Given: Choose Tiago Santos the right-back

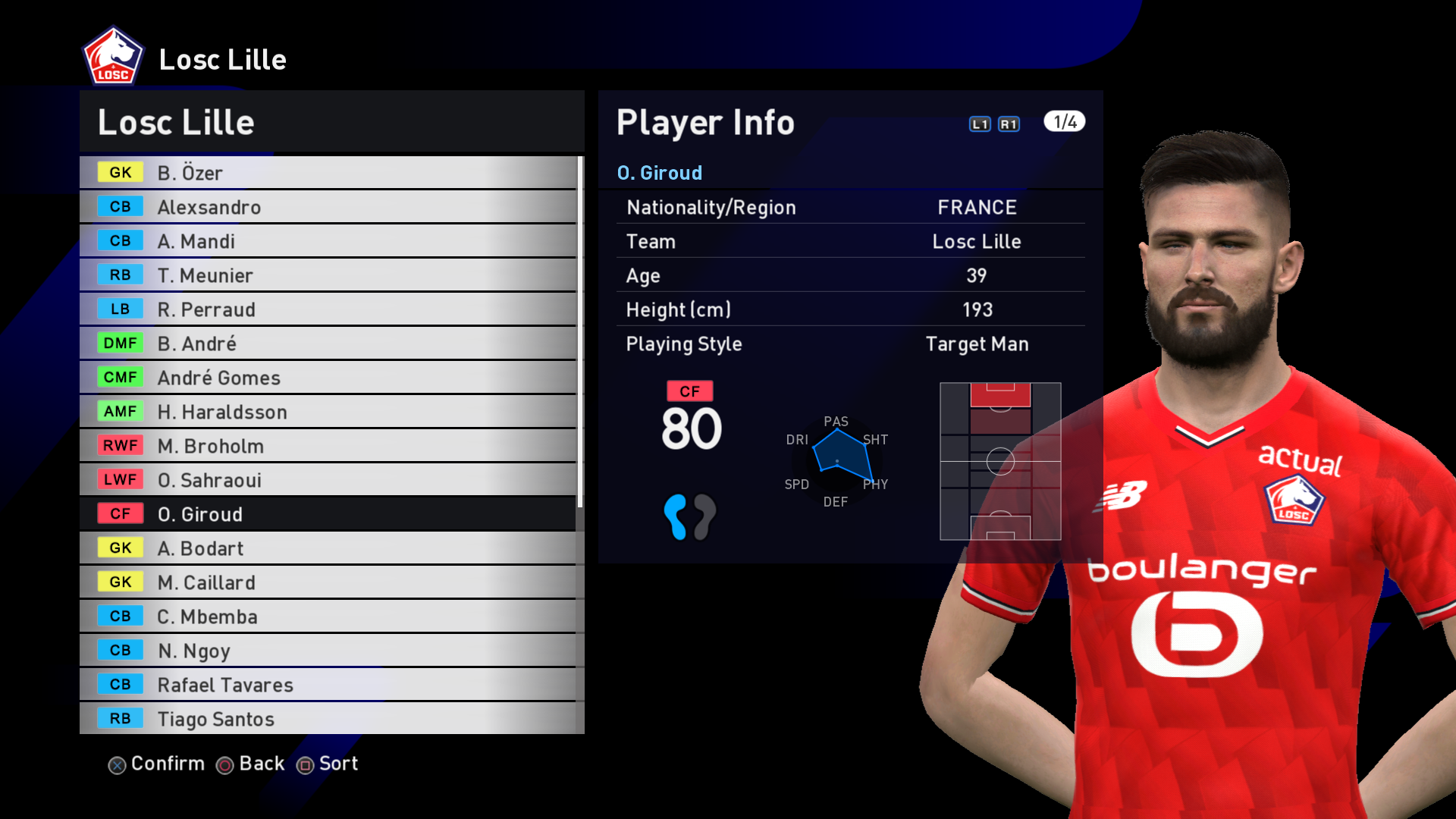Looking at the screenshot, I should coord(328,718).
